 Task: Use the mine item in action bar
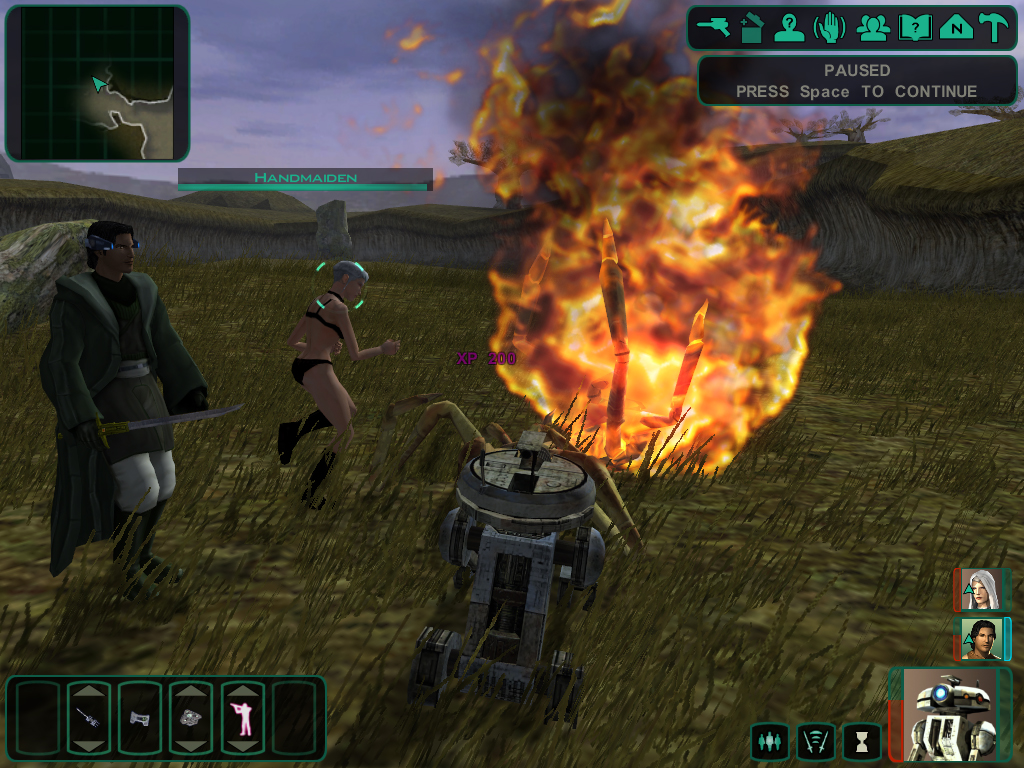[191, 718]
